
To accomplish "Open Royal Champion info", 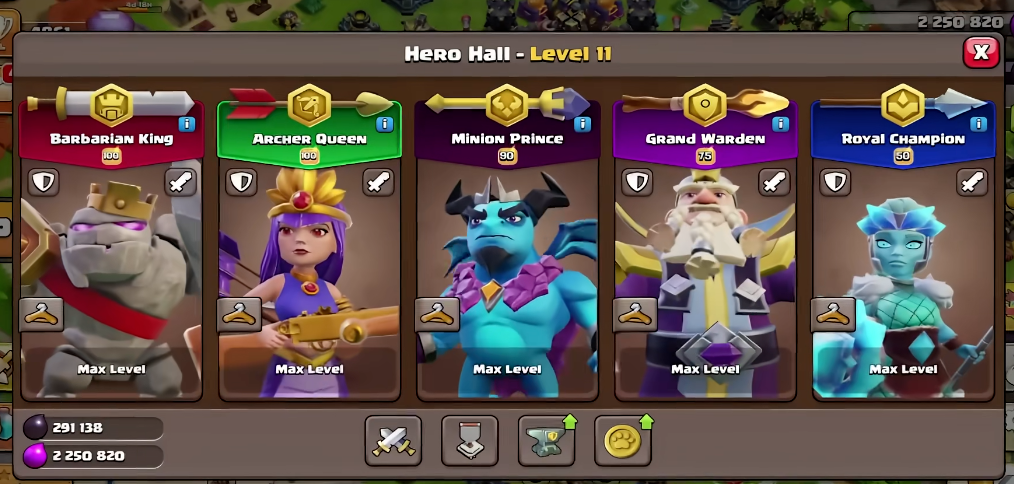I will [x=979, y=124].
